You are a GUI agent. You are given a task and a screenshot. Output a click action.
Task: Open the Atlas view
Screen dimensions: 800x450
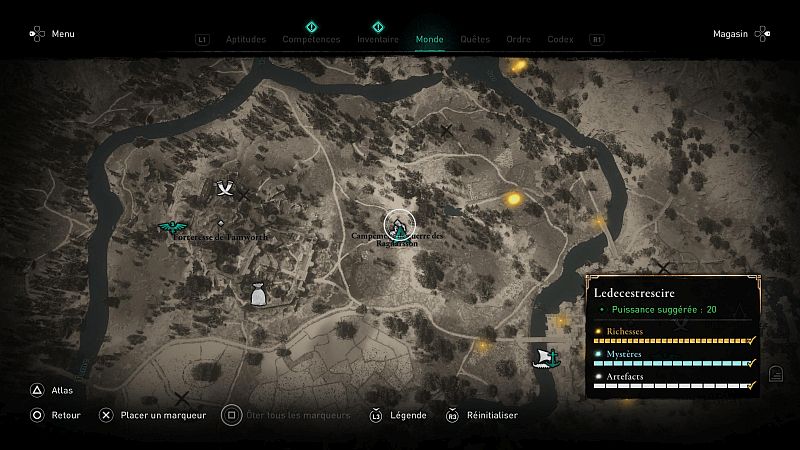tap(50, 391)
